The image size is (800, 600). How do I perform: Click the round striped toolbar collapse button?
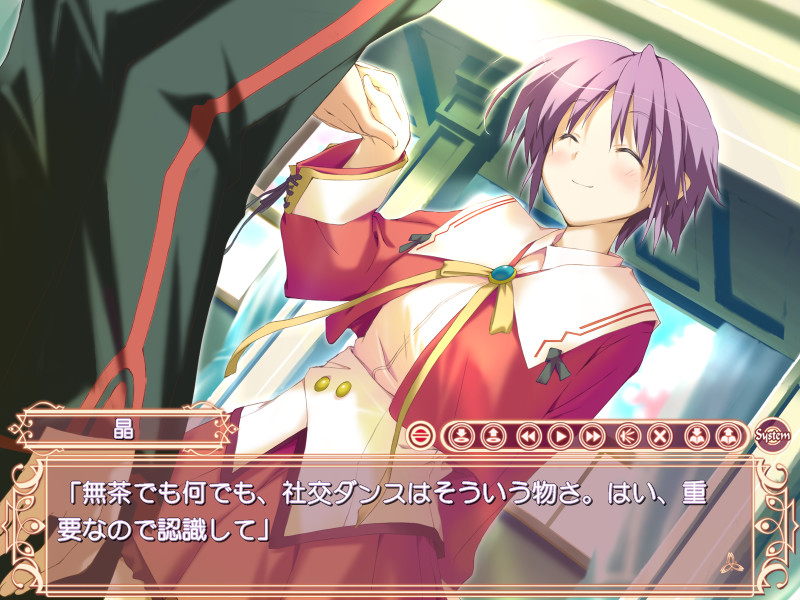[x=420, y=436]
